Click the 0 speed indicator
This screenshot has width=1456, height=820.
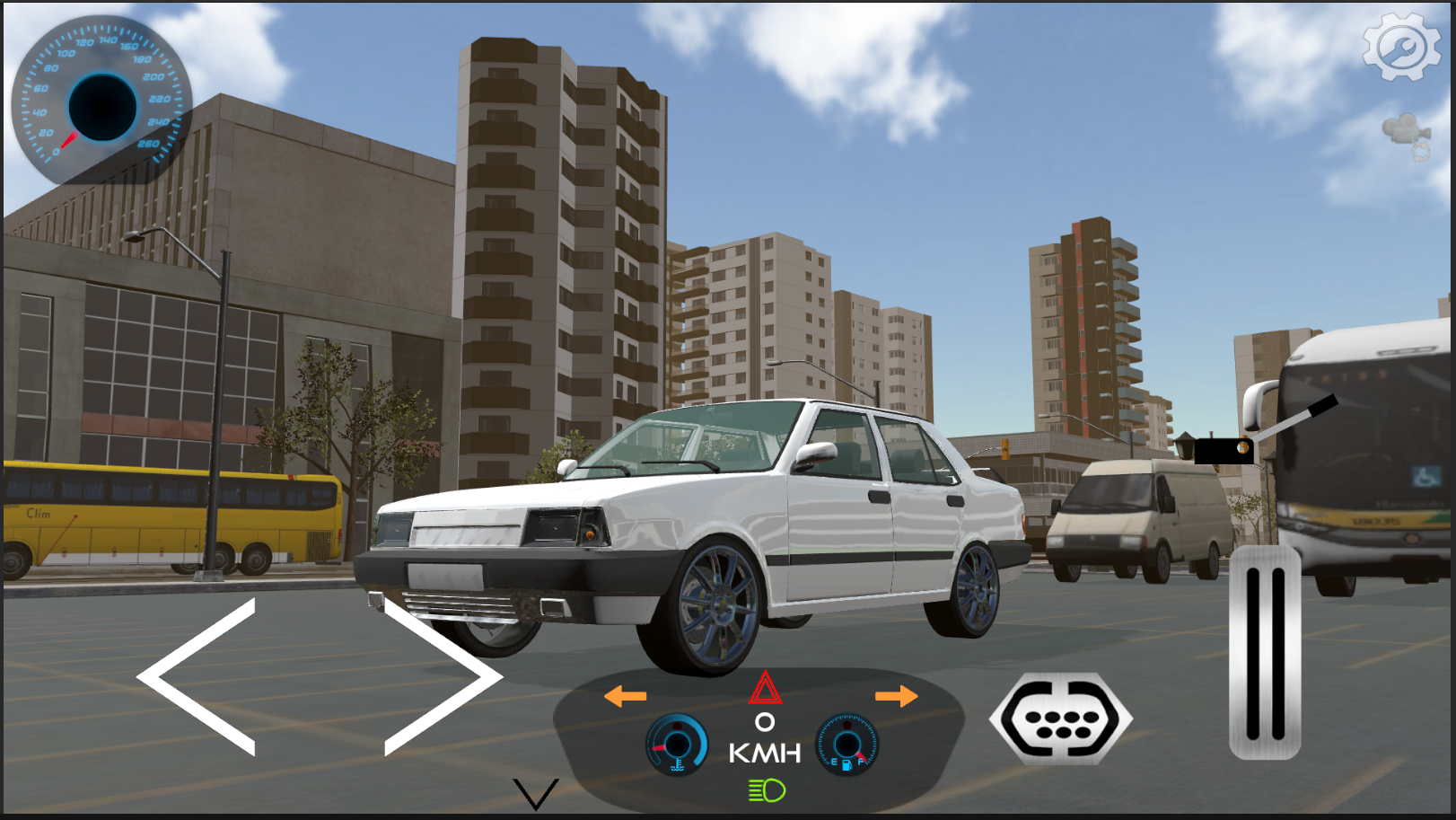(x=764, y=723)
